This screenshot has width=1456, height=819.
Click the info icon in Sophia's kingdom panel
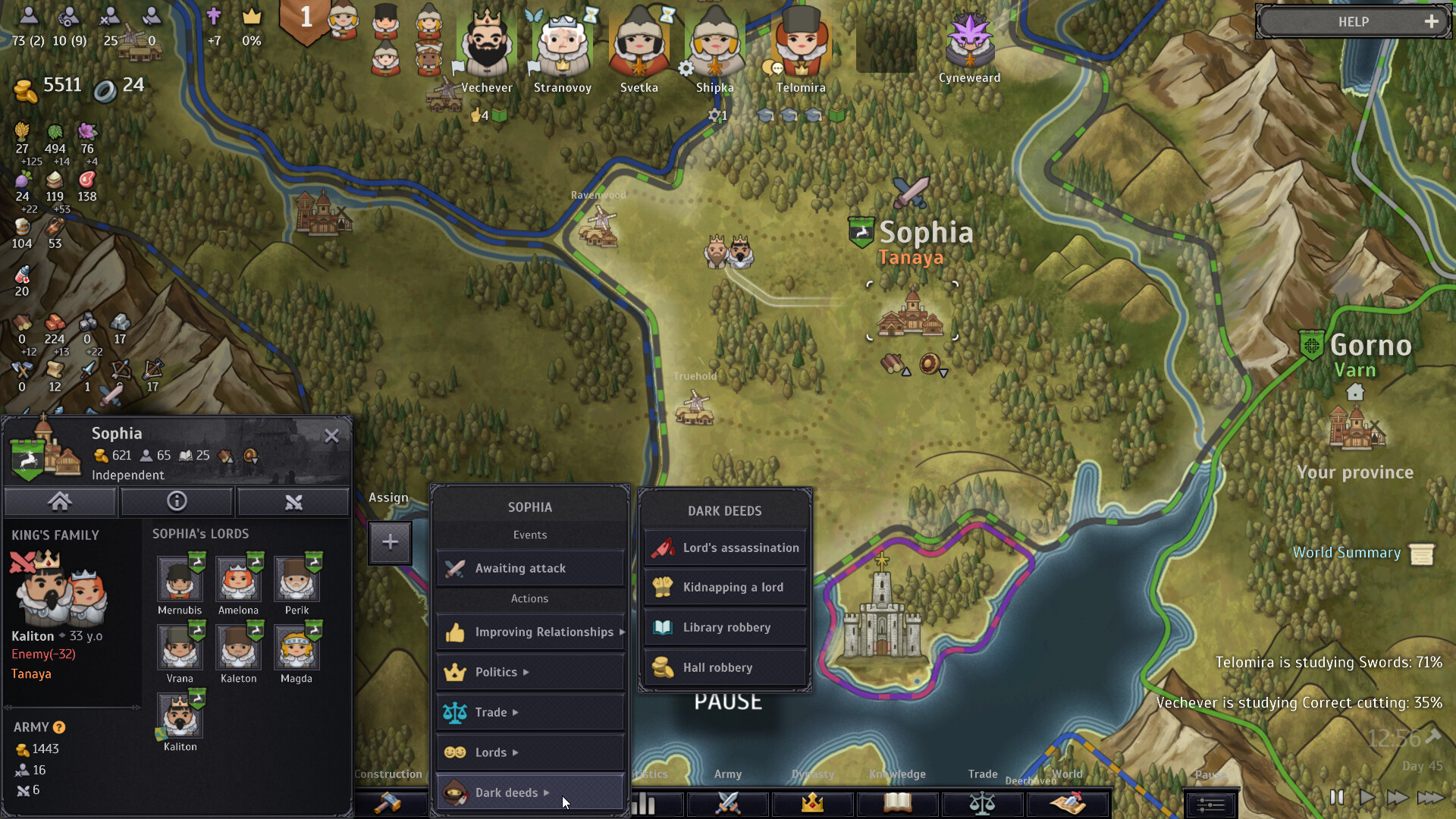click(x=177, y=501)
